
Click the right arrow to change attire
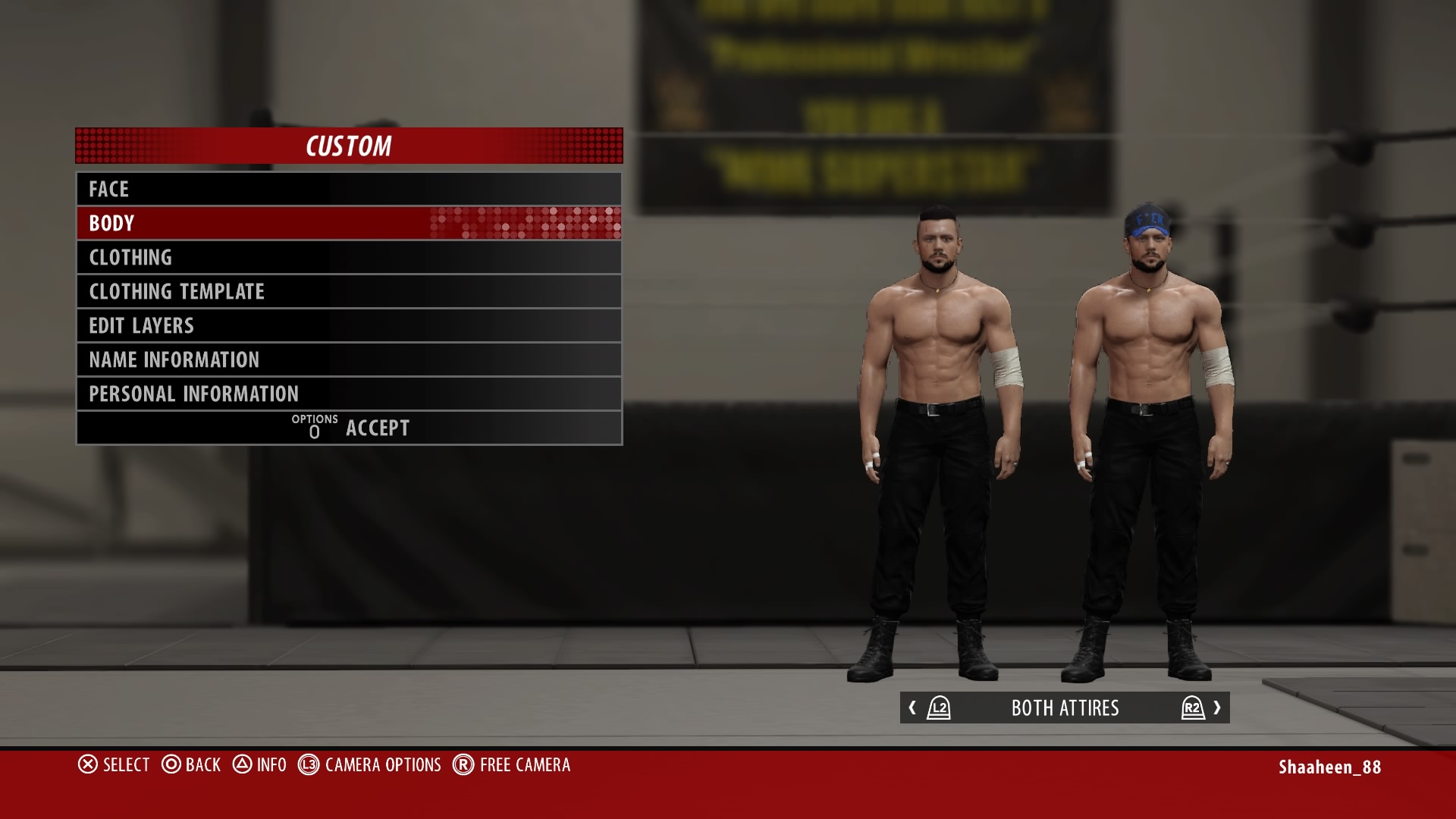tap(1219, 708)
